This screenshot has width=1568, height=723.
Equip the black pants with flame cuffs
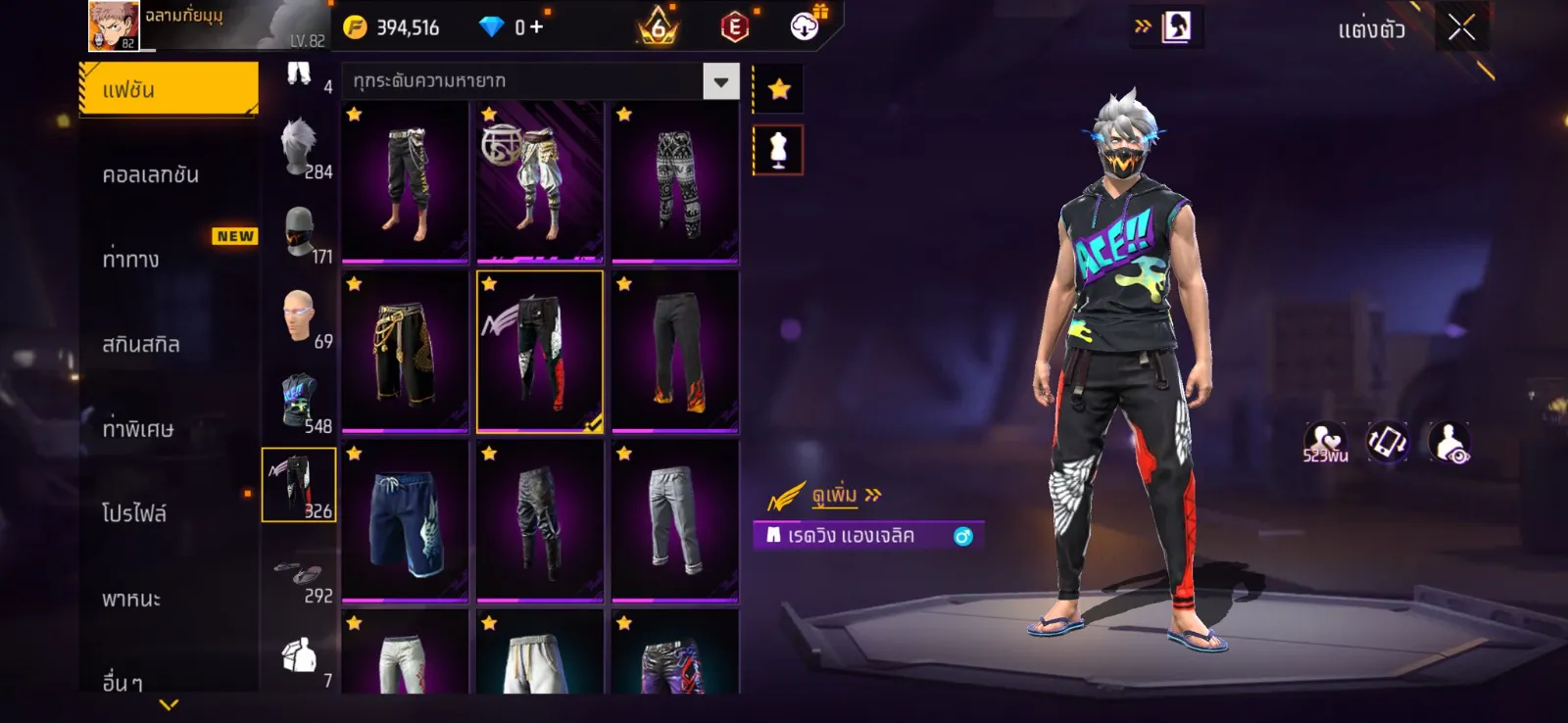point(675,352)
